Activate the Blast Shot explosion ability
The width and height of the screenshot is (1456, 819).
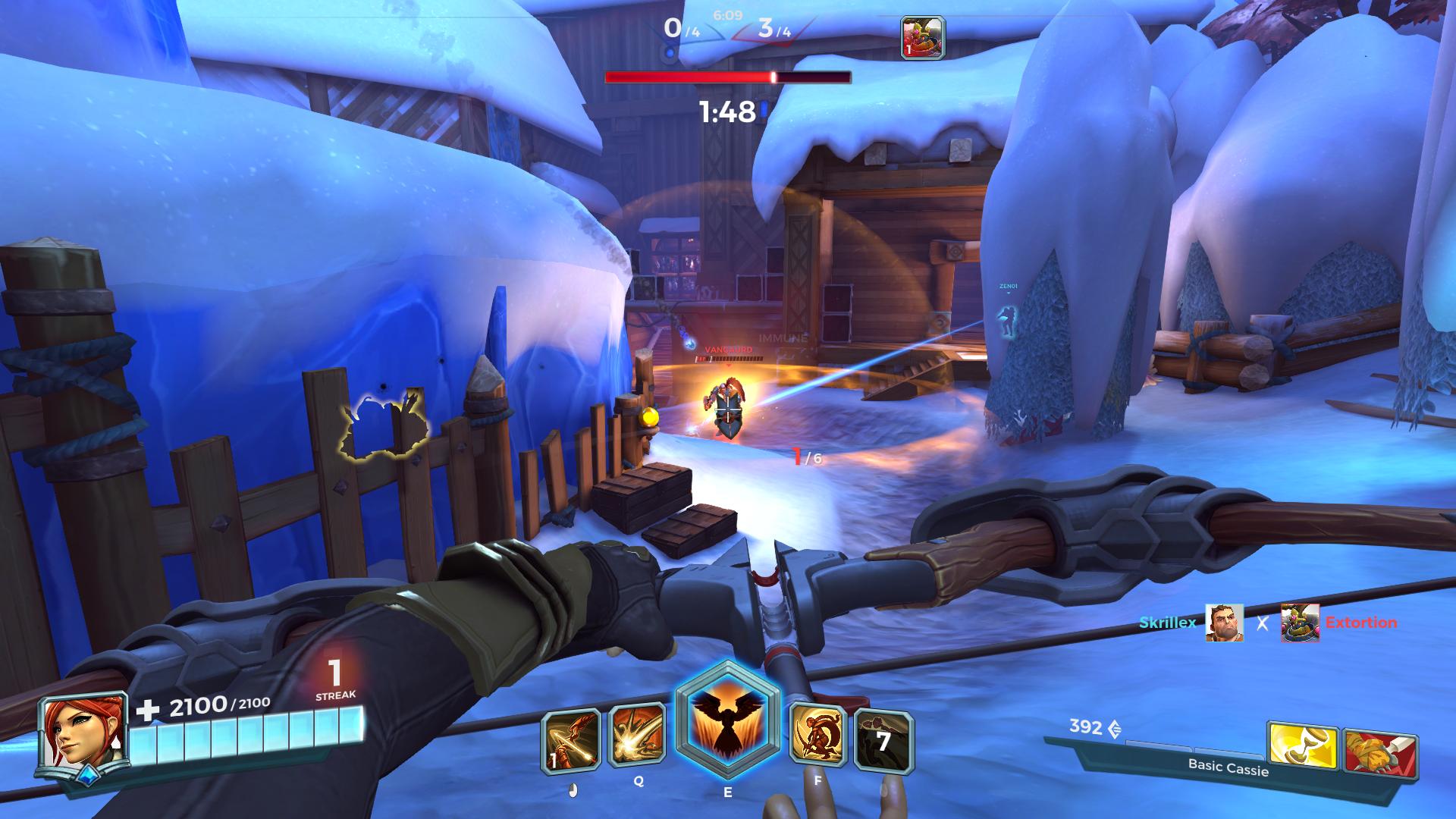coord(638,736)
